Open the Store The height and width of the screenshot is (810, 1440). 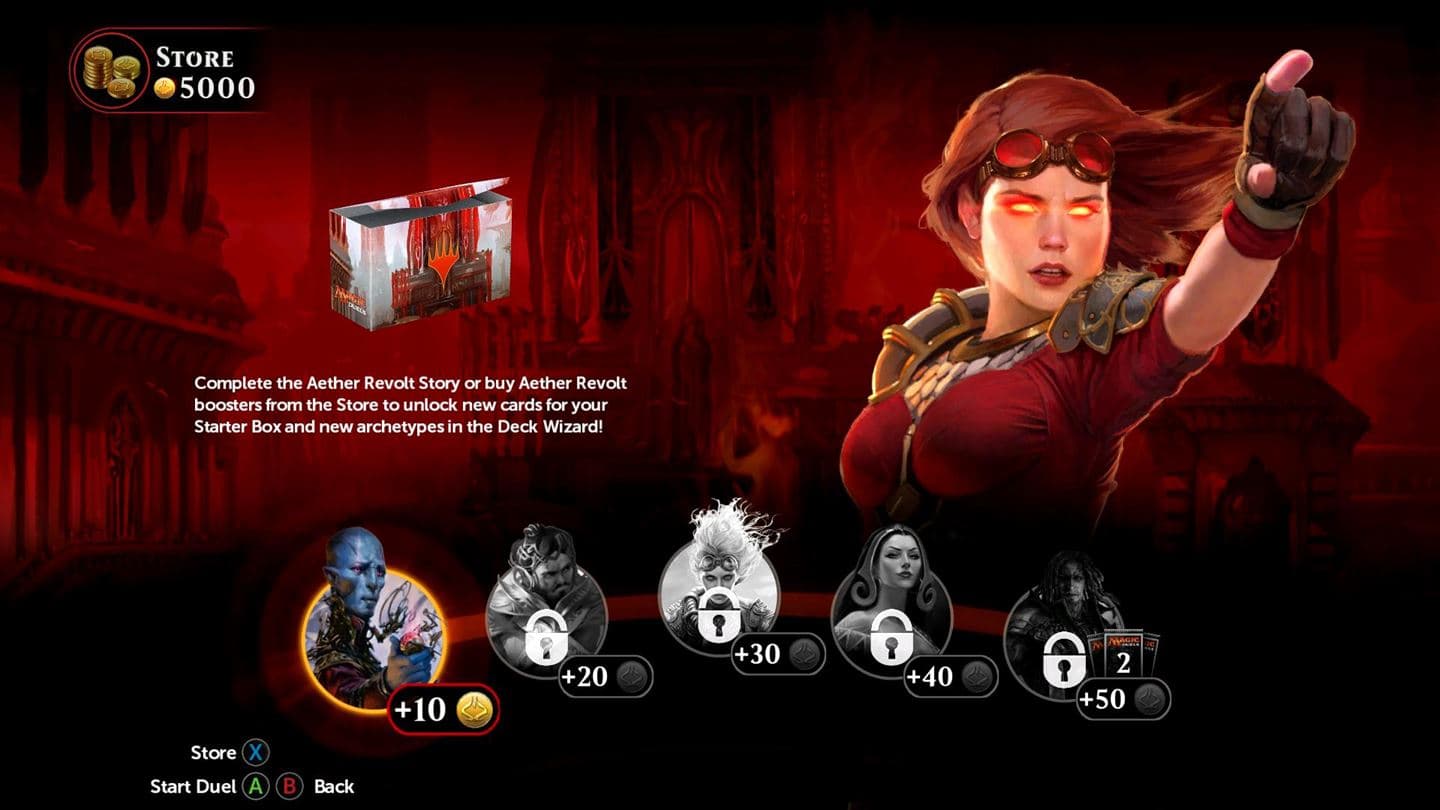[210, 753]
